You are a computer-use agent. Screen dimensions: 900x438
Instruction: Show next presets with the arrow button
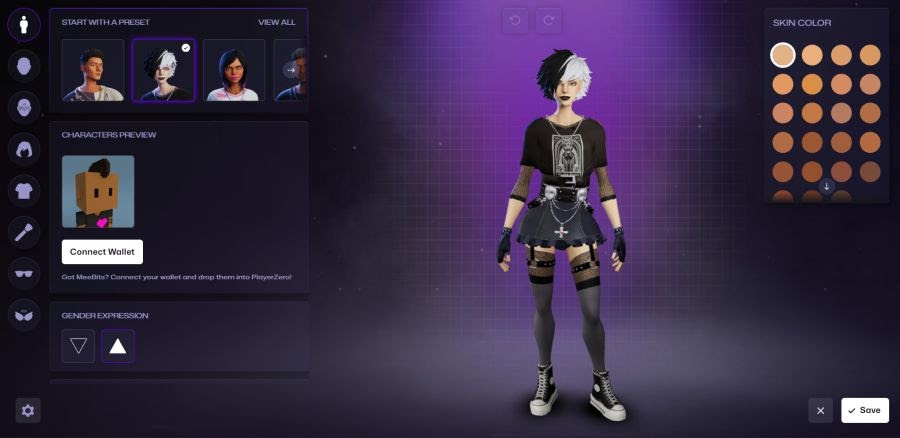click(x=291, y=70)
